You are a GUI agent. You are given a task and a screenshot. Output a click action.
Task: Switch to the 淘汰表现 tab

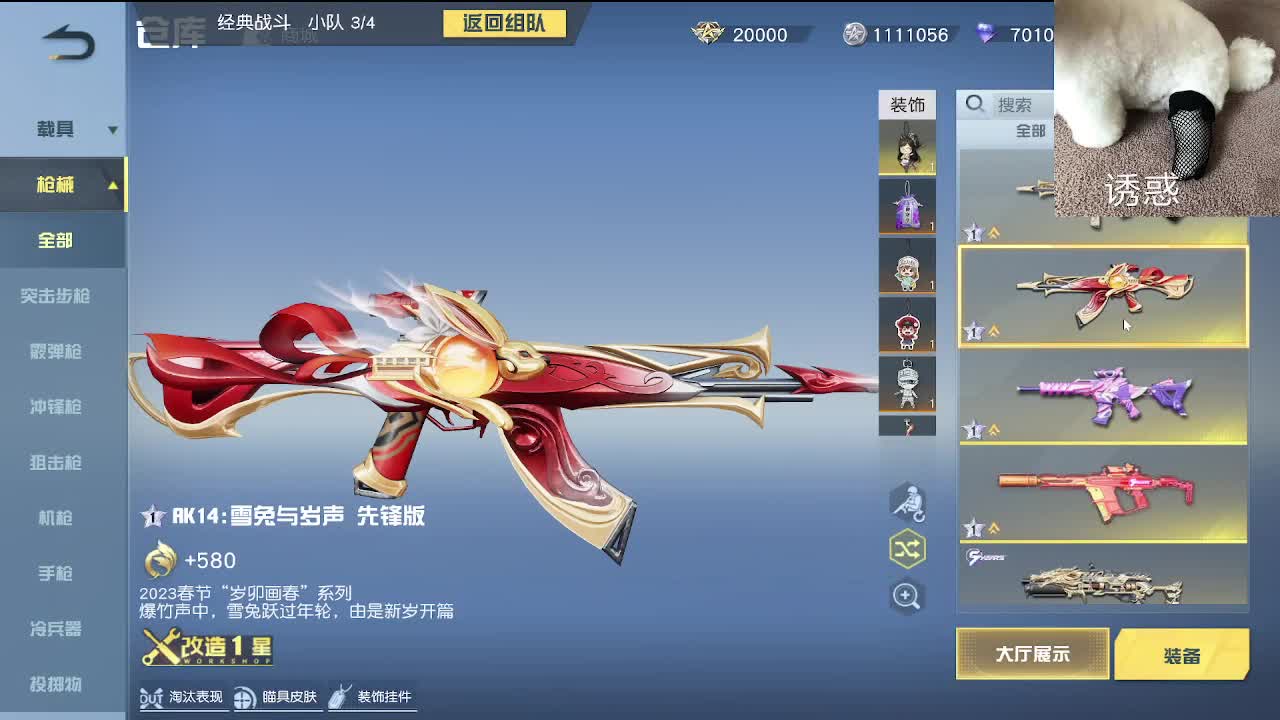click(183, 699)
